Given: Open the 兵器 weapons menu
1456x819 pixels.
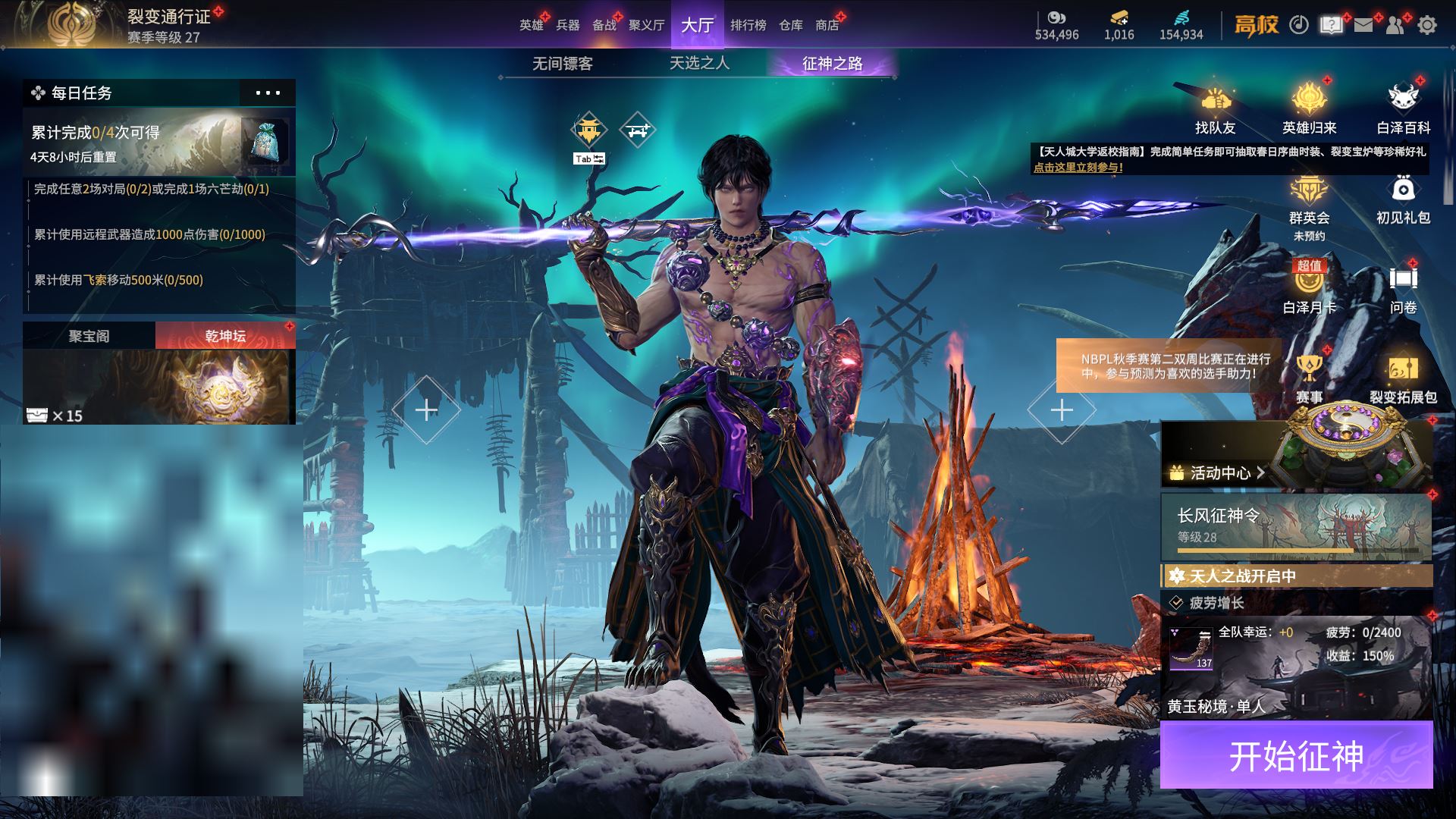Looking at the screenshot, I should point(567,25).
